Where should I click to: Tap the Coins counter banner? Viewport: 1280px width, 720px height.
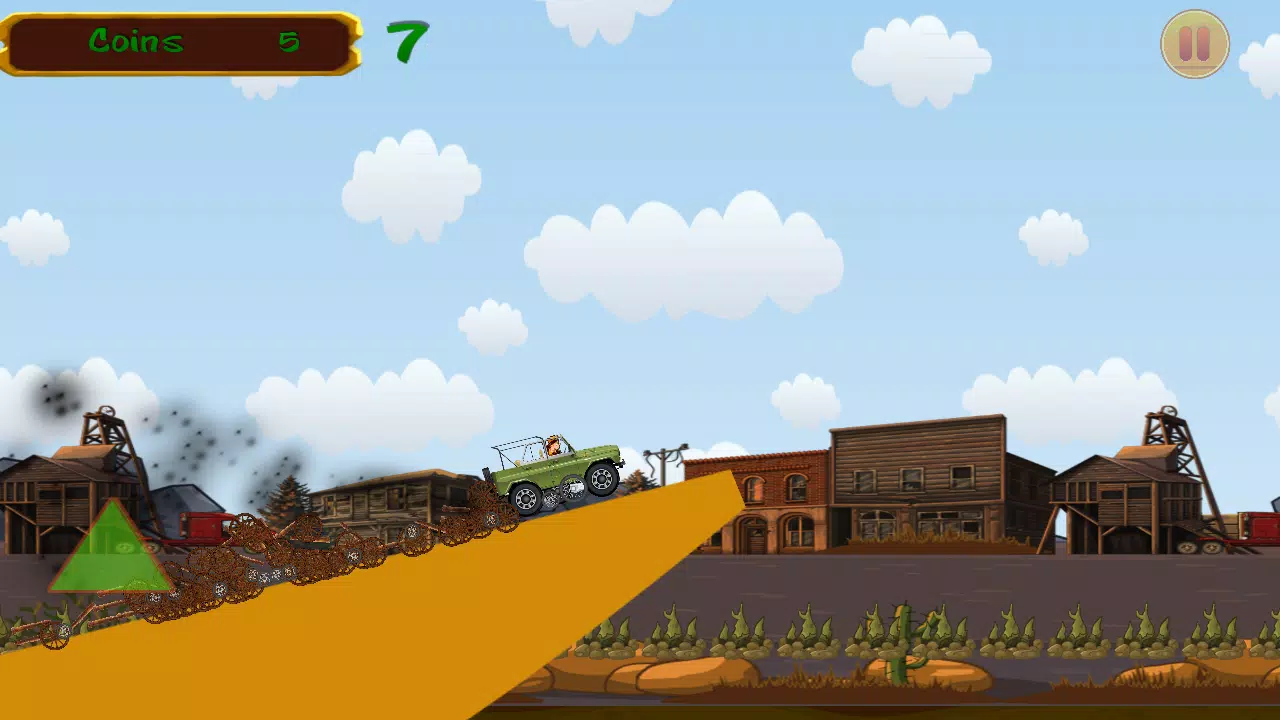pyautogui.click(x=180, y=42)
